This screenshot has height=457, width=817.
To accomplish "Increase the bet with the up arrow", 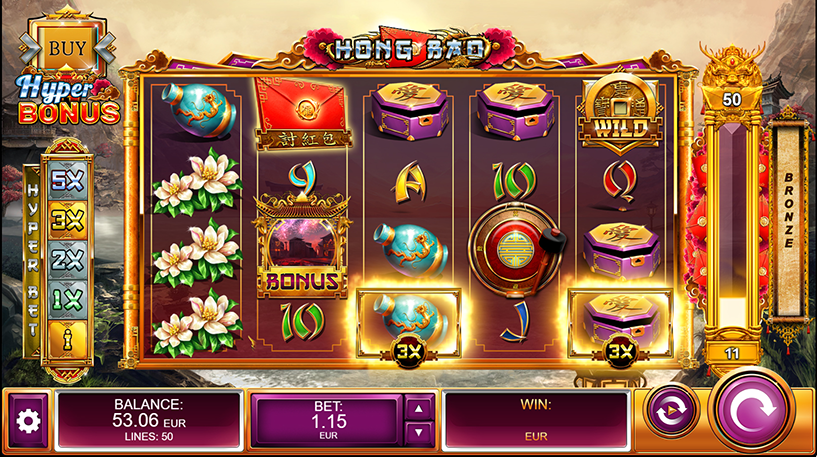I will 420,406.
